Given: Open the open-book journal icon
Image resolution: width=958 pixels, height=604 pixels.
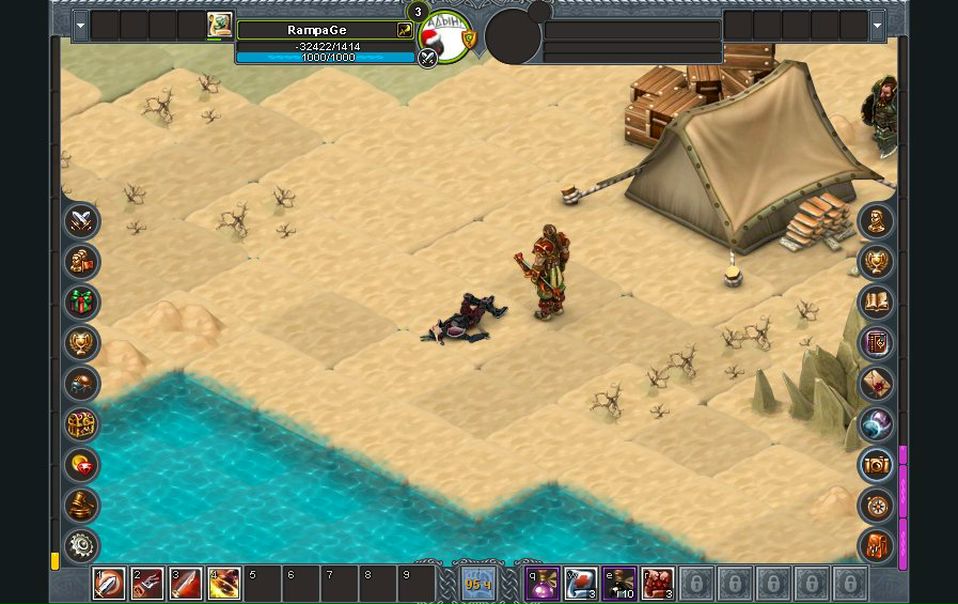Looking at the screenshot, I should click(x=876, y=302).
